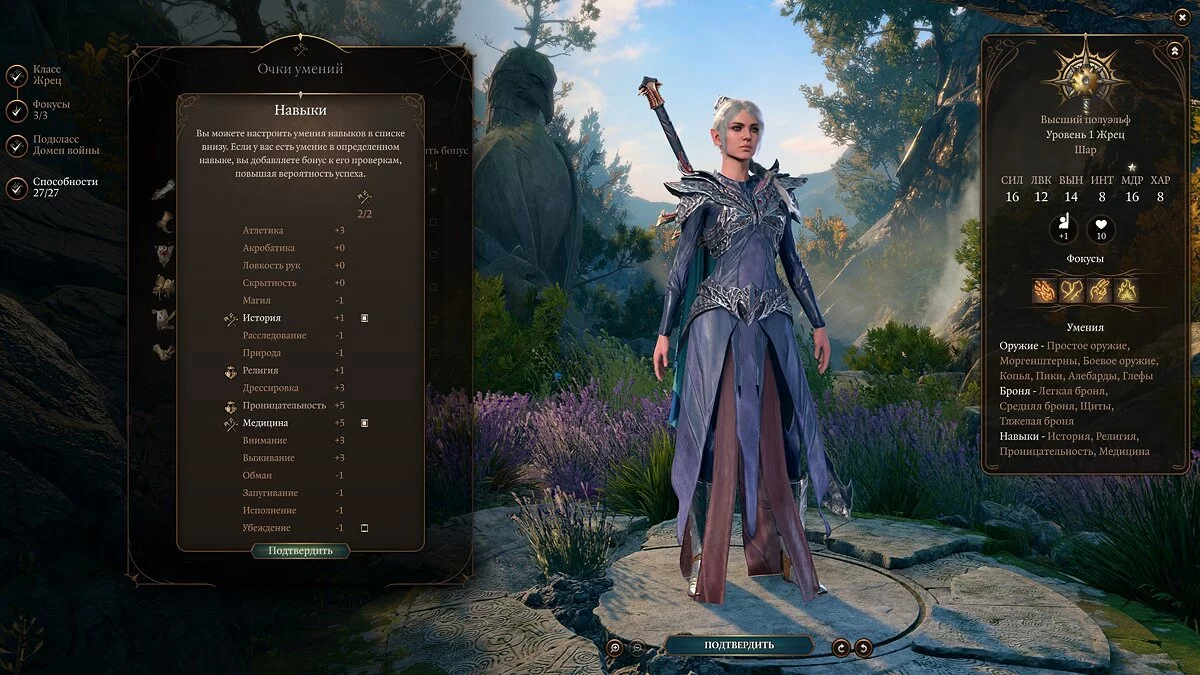
Task: Confirm skills with the panel's Подтвердить button
Action: 300,551
